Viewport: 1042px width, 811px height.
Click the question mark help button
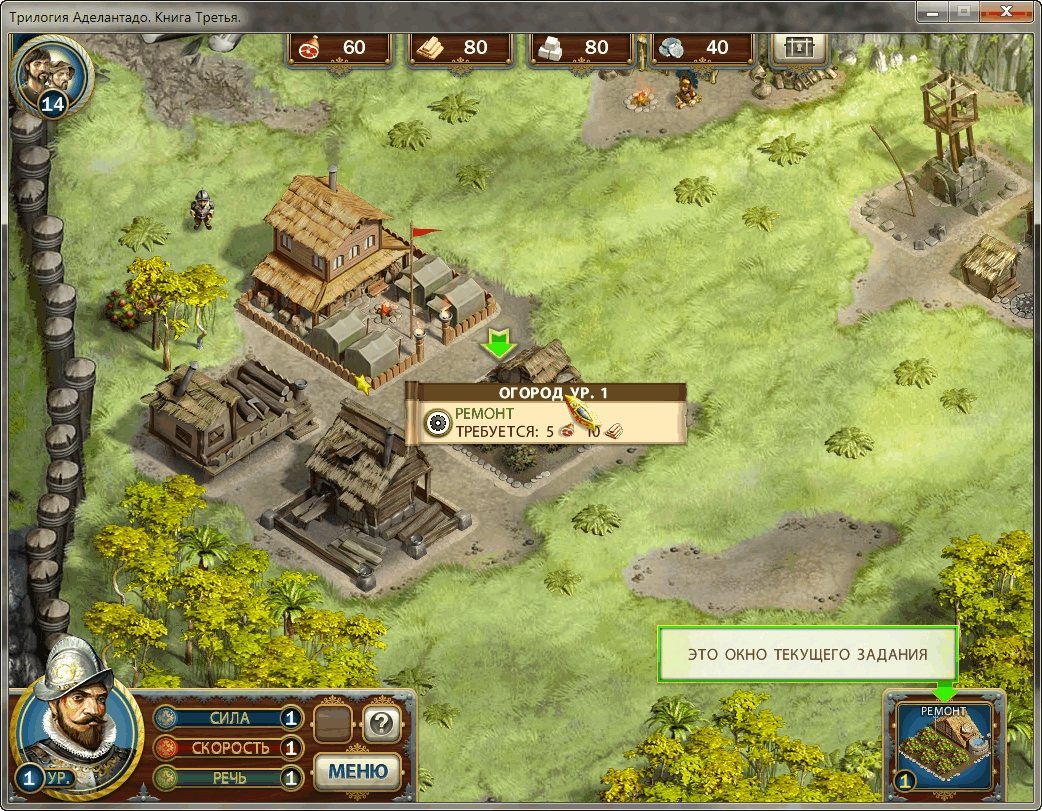pos(381,721)
